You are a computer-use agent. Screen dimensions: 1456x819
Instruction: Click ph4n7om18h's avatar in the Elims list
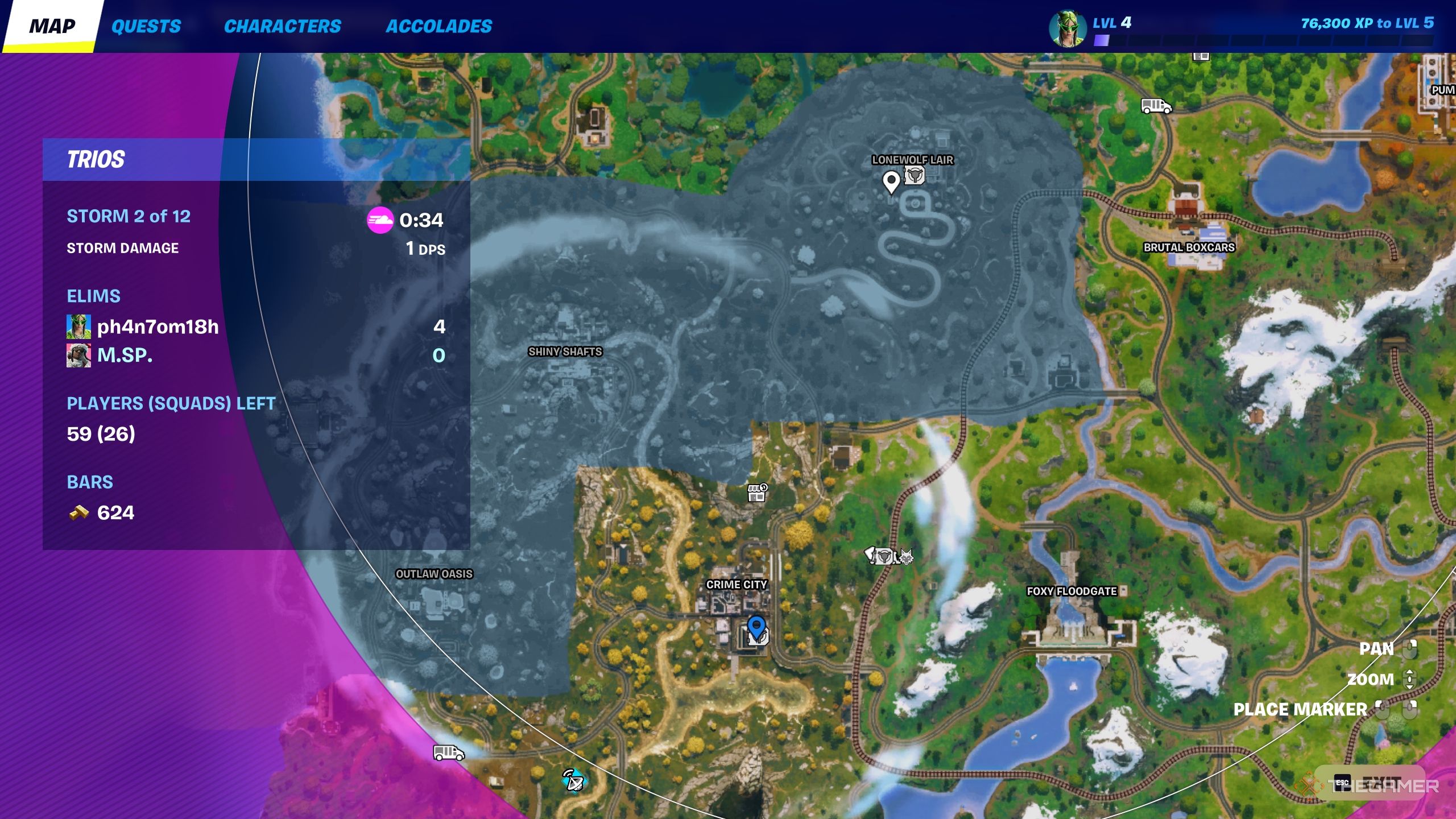coord(78,327)
